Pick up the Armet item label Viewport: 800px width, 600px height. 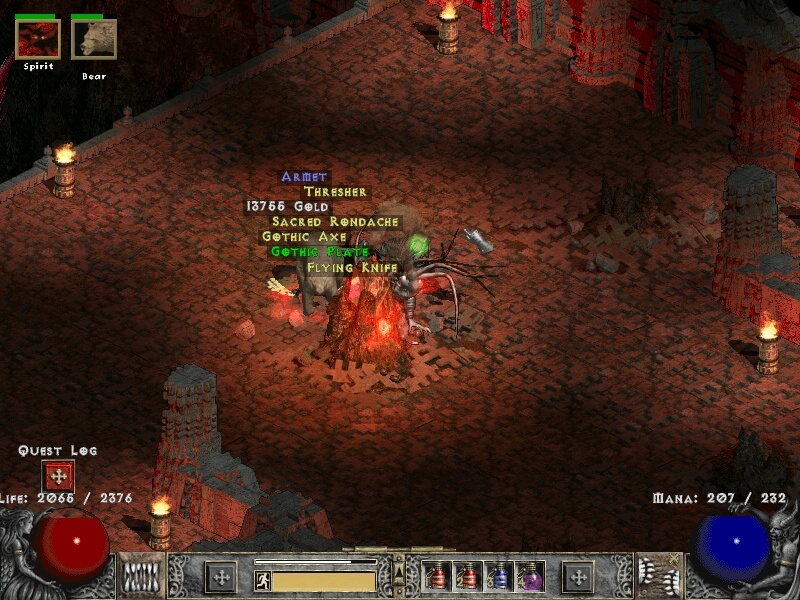click(304, 177)
